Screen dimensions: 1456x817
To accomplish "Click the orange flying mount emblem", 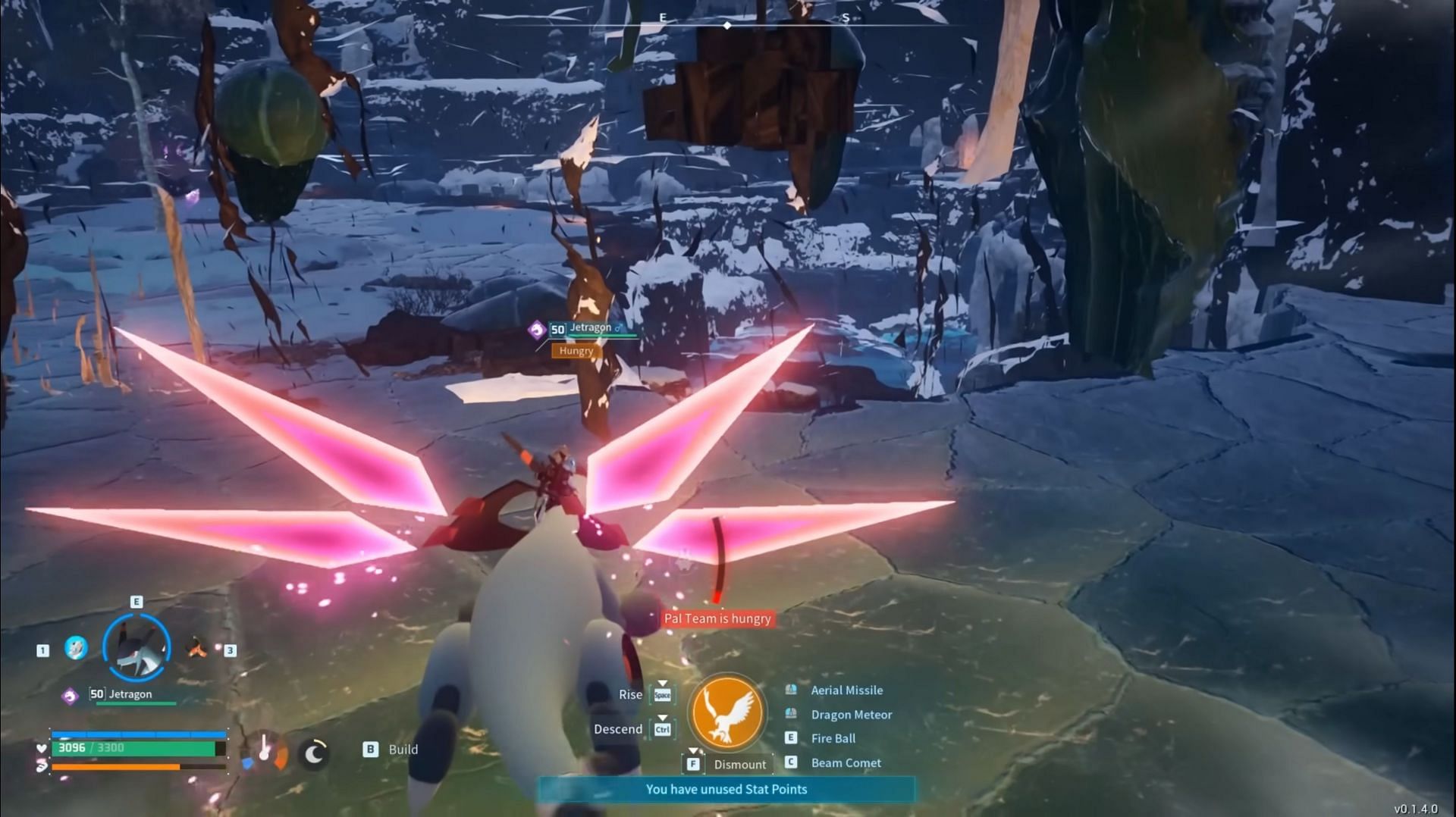I will click(726, 713).
